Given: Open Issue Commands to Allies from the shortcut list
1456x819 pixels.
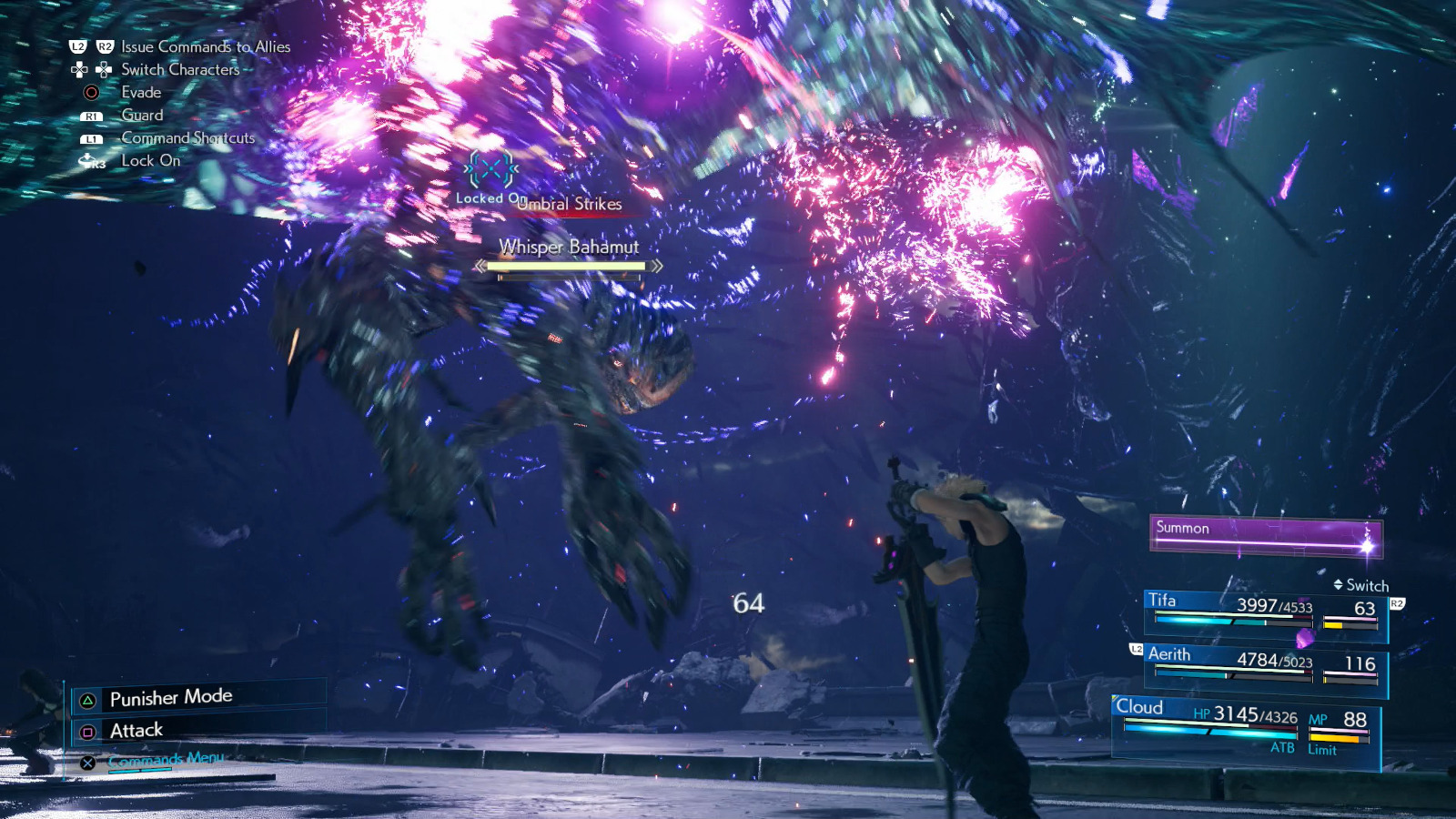Looking at the screenshot, I should [203, 46].
